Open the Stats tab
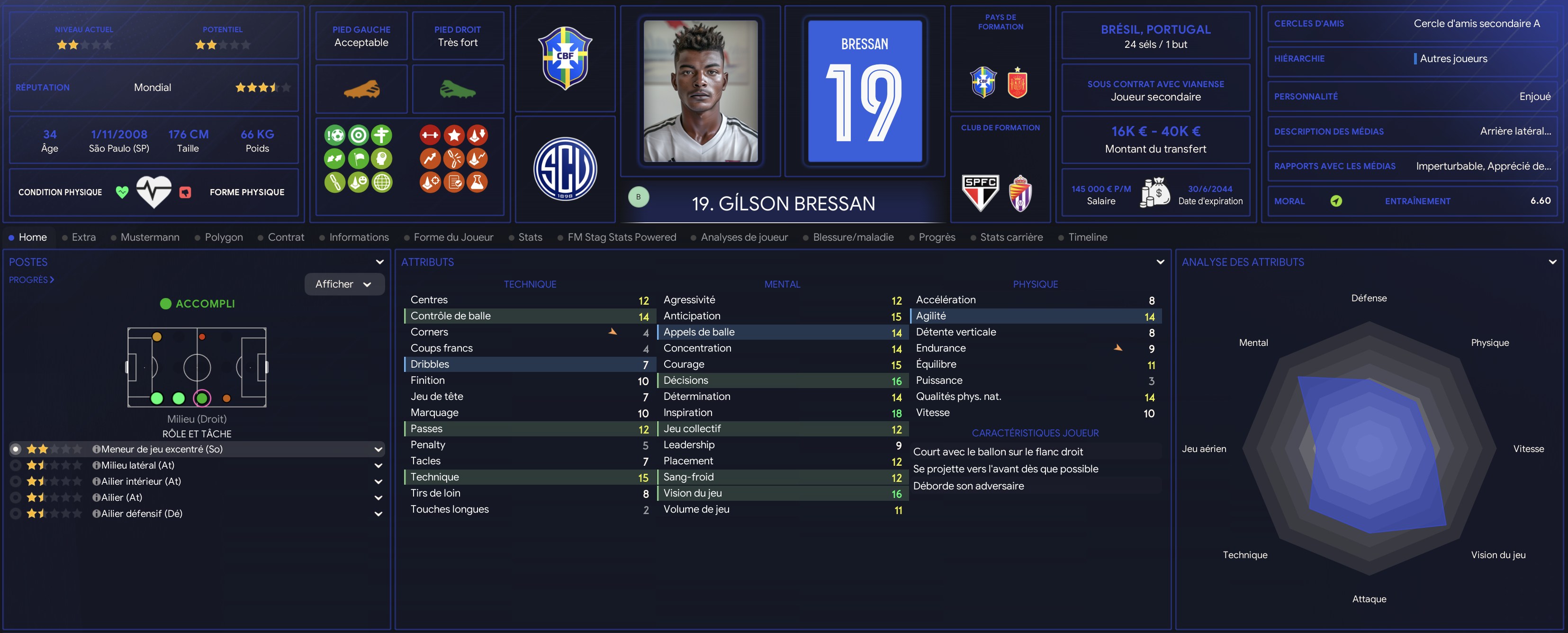Screen dimensions: 1568x633 coord(530,237)
